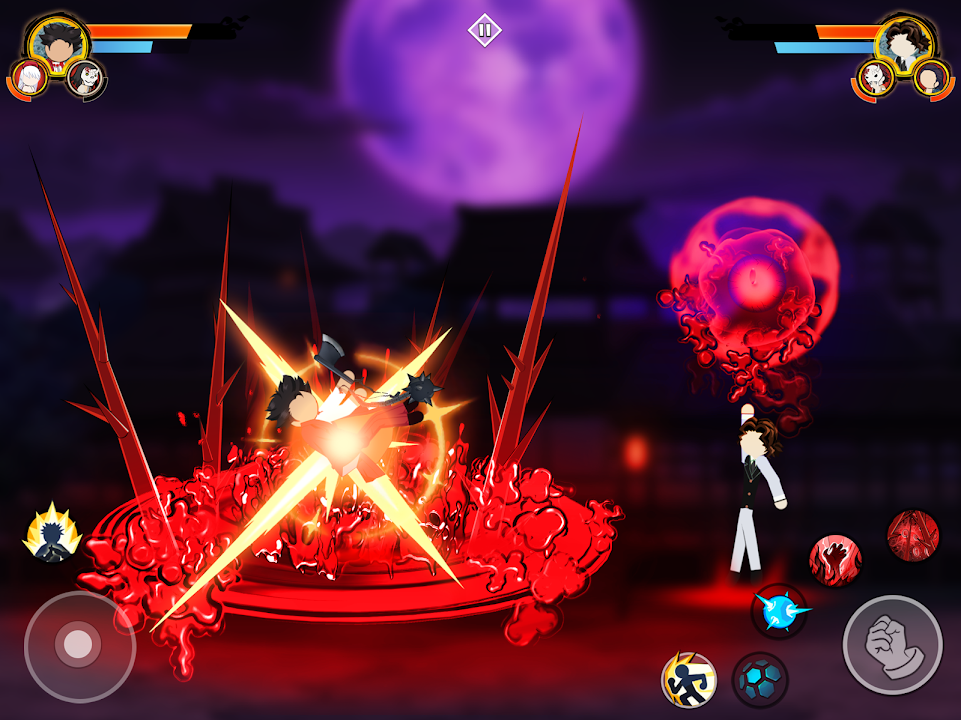The image size is (961, 720).
Task: Use the red clawed hand skill
Action: point(835,560)
